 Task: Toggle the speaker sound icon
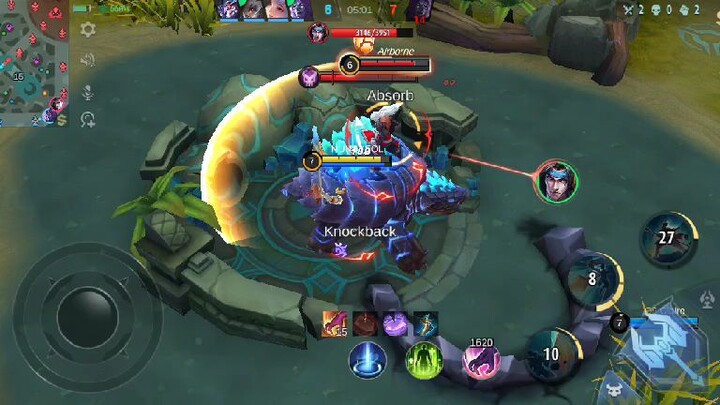(88, 60)
